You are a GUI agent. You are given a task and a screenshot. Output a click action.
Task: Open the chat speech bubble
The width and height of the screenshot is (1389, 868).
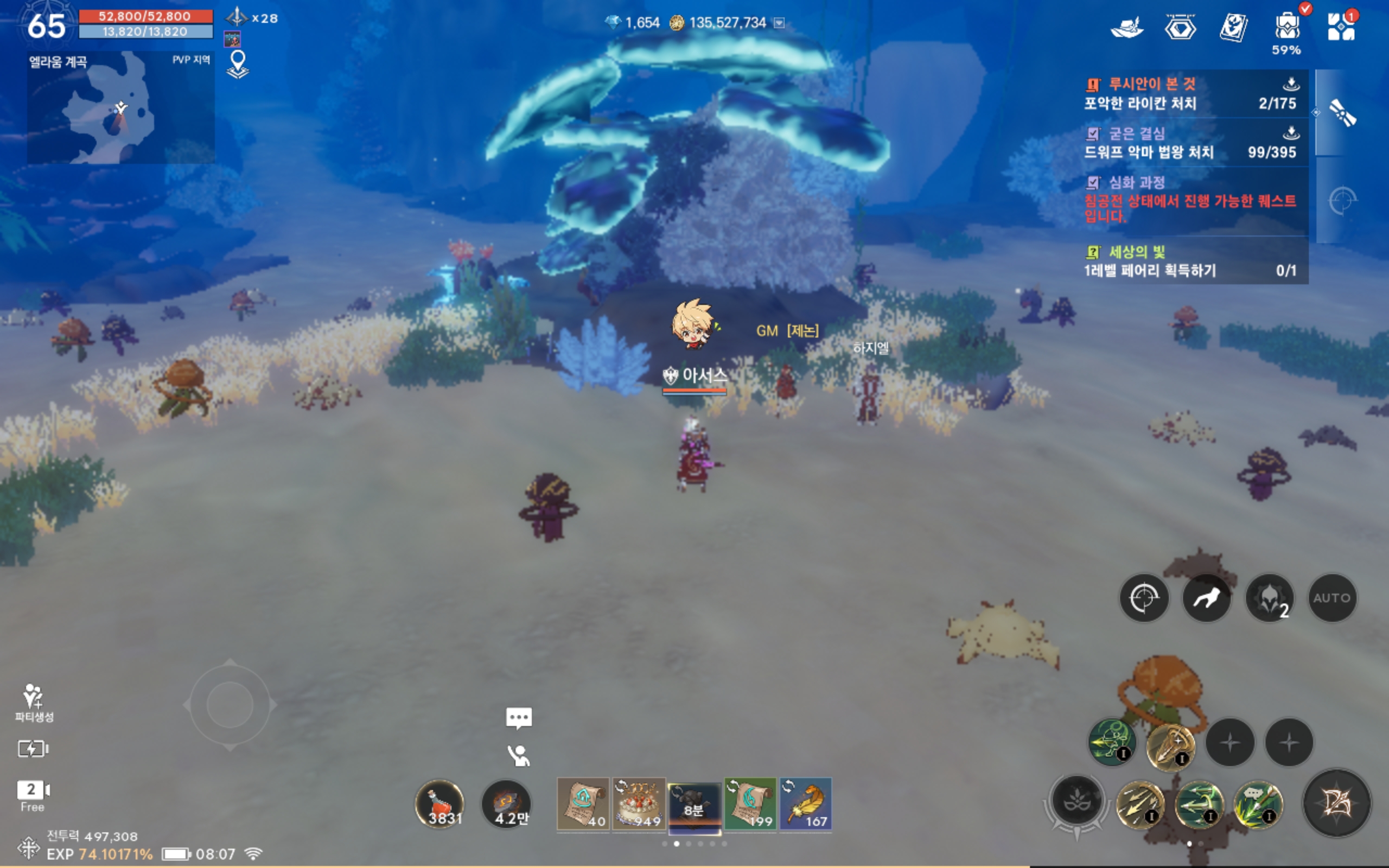coord(519,718)
